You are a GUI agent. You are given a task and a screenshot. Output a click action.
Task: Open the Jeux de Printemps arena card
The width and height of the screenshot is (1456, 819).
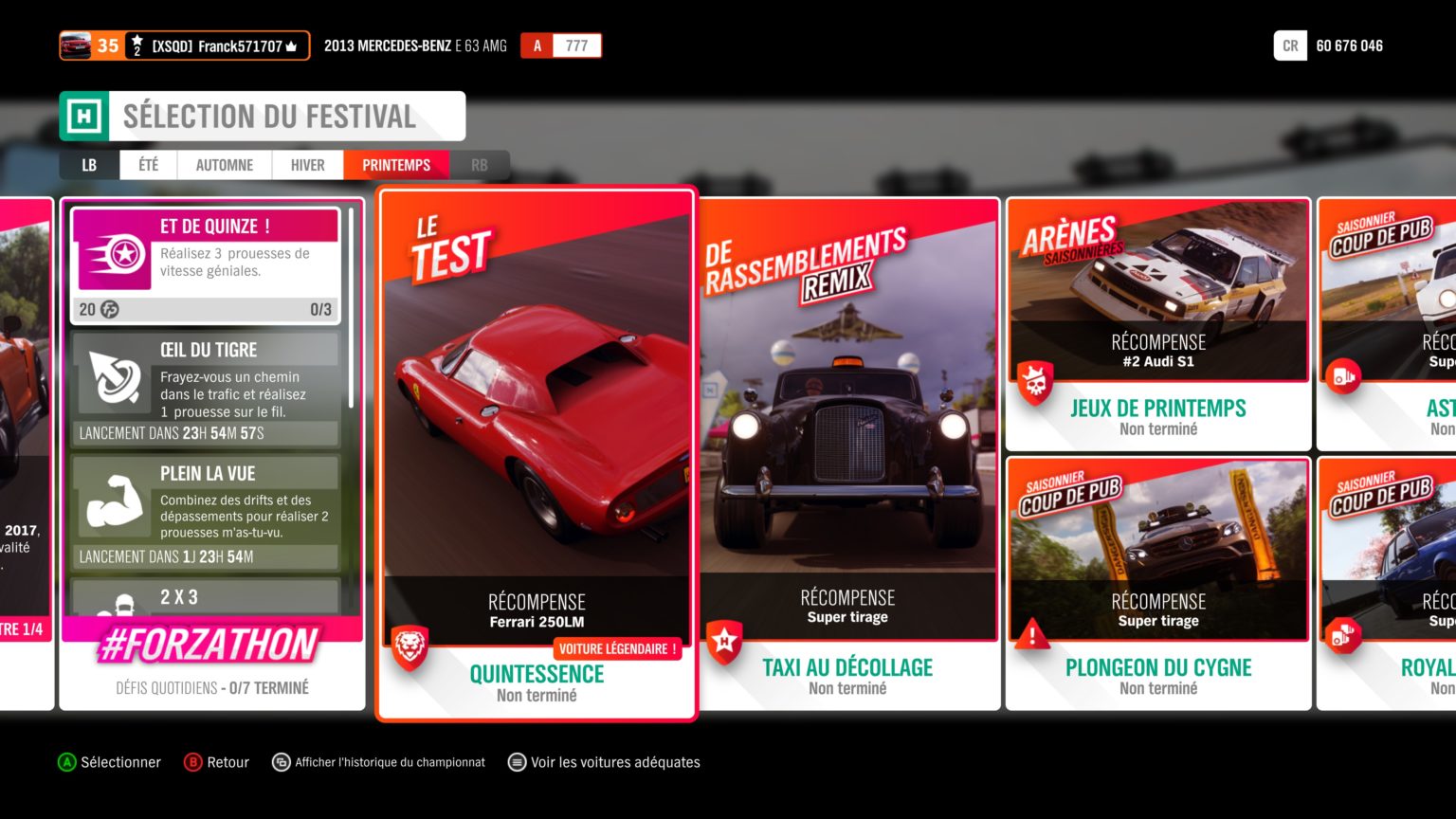(x=1158, y=324)
